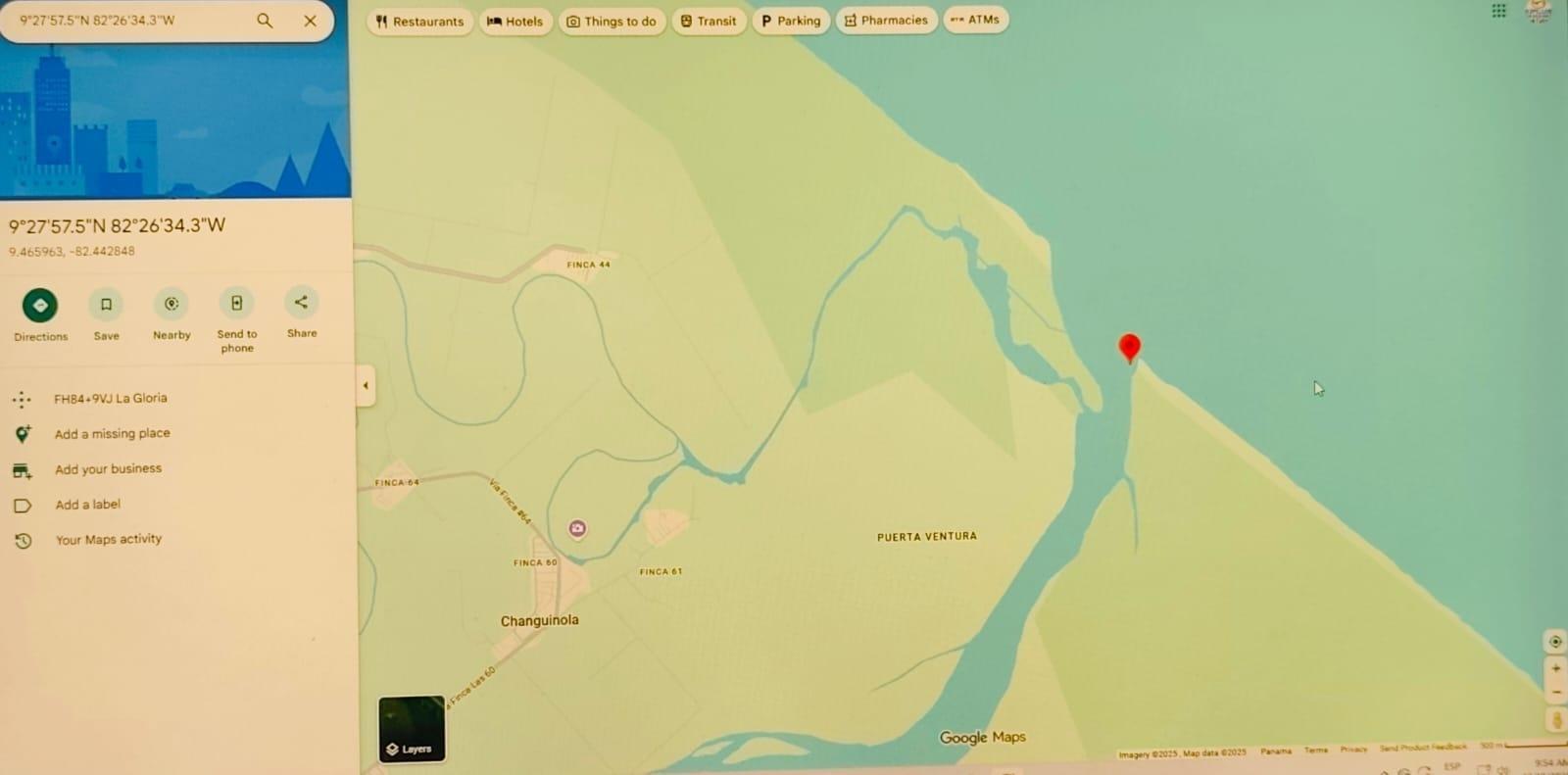Send location to phone
This screenshot has width=1568, height=775.
pos(236,304)
